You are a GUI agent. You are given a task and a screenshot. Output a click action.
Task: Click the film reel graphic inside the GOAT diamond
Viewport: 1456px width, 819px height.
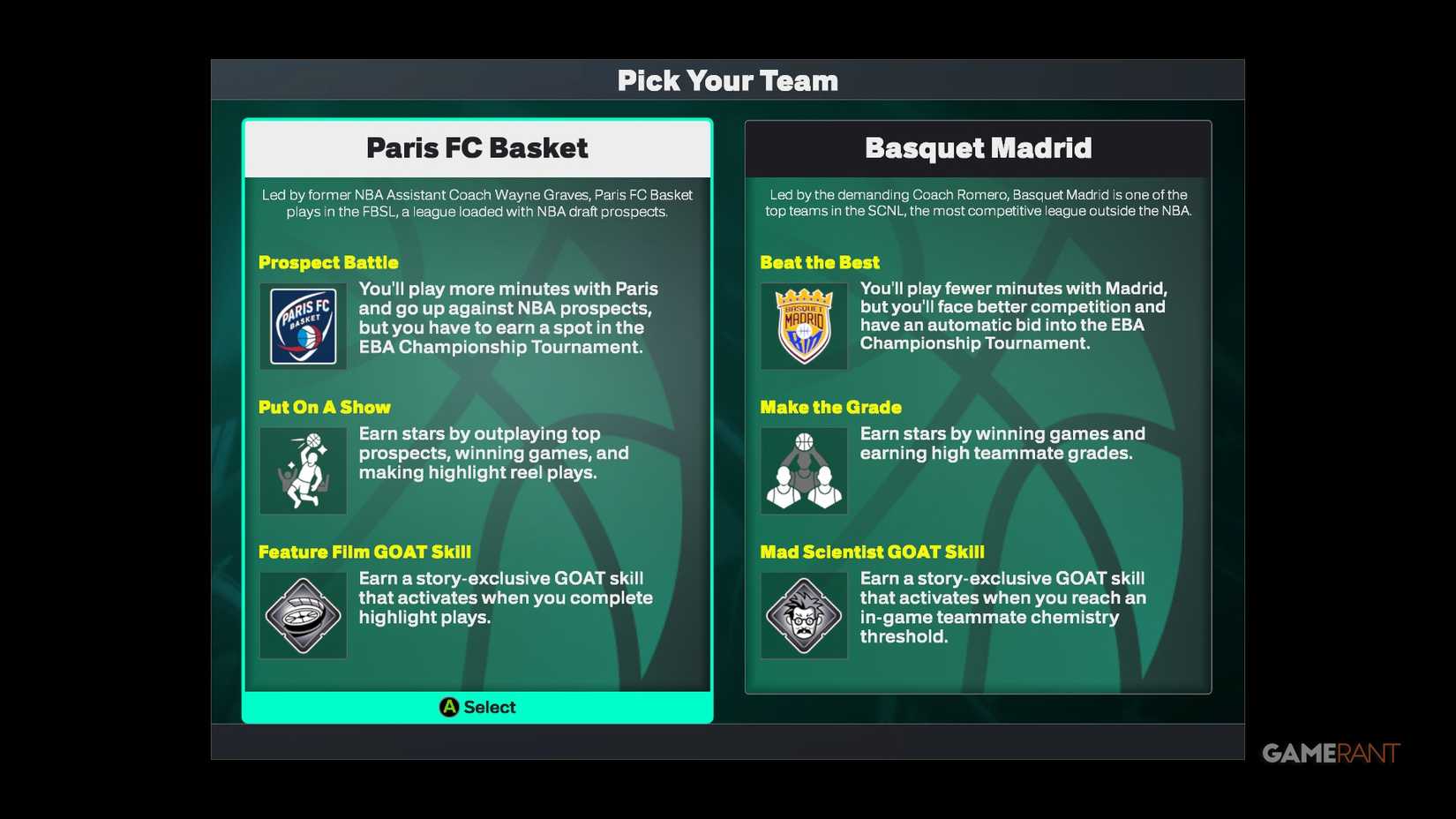pyautogui.click(x=303, y=615)
